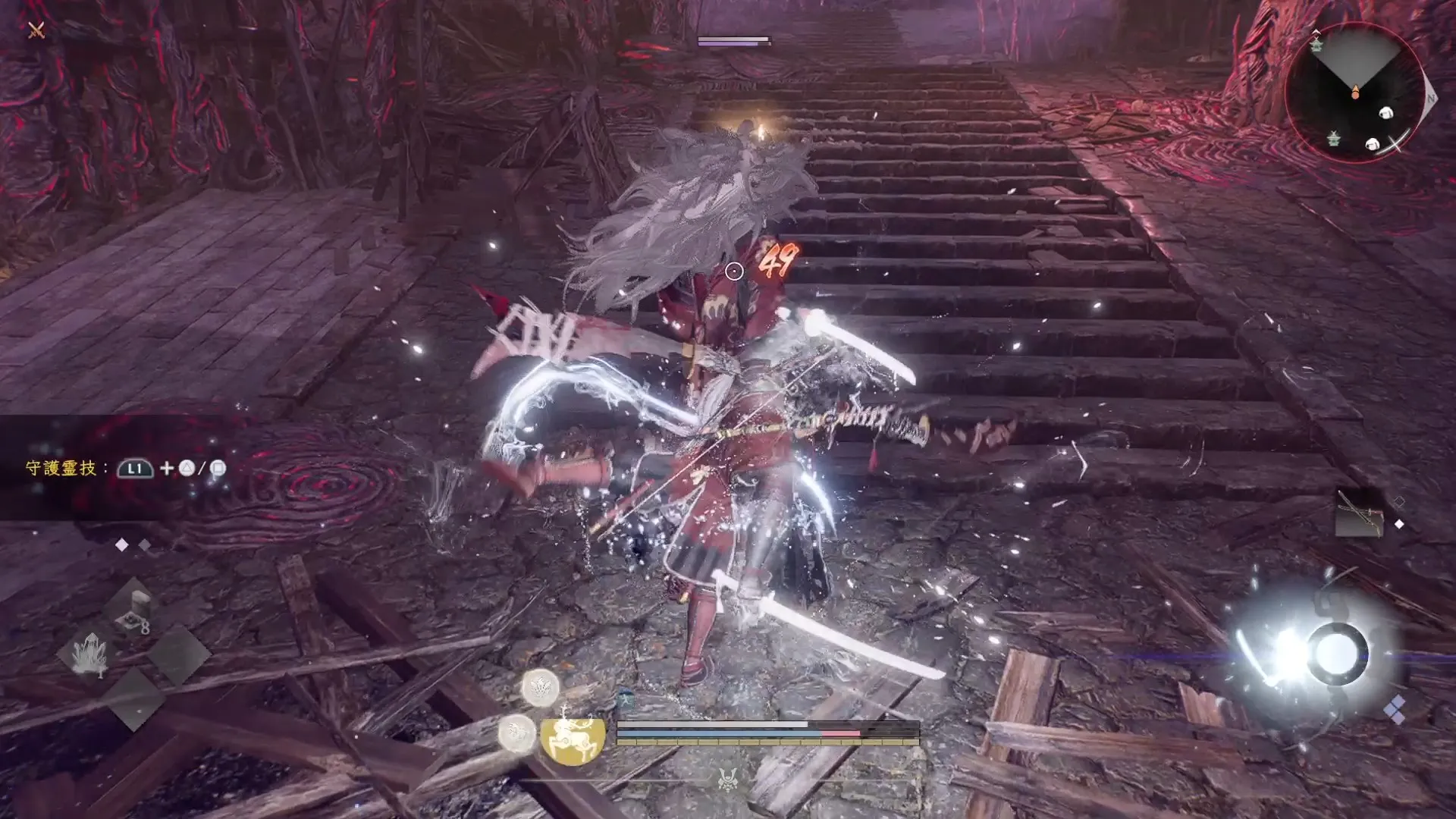
Task: Click the blue running figure status icon
Action: [x=626, y=699]
